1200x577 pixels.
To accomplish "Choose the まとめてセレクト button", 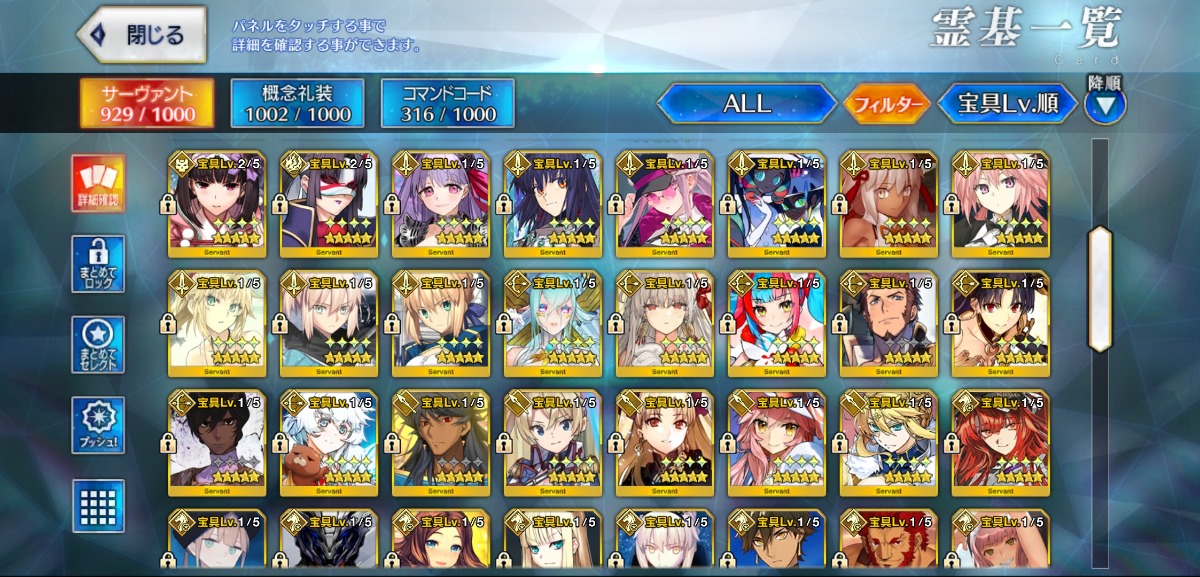I will tap(98, 345).
